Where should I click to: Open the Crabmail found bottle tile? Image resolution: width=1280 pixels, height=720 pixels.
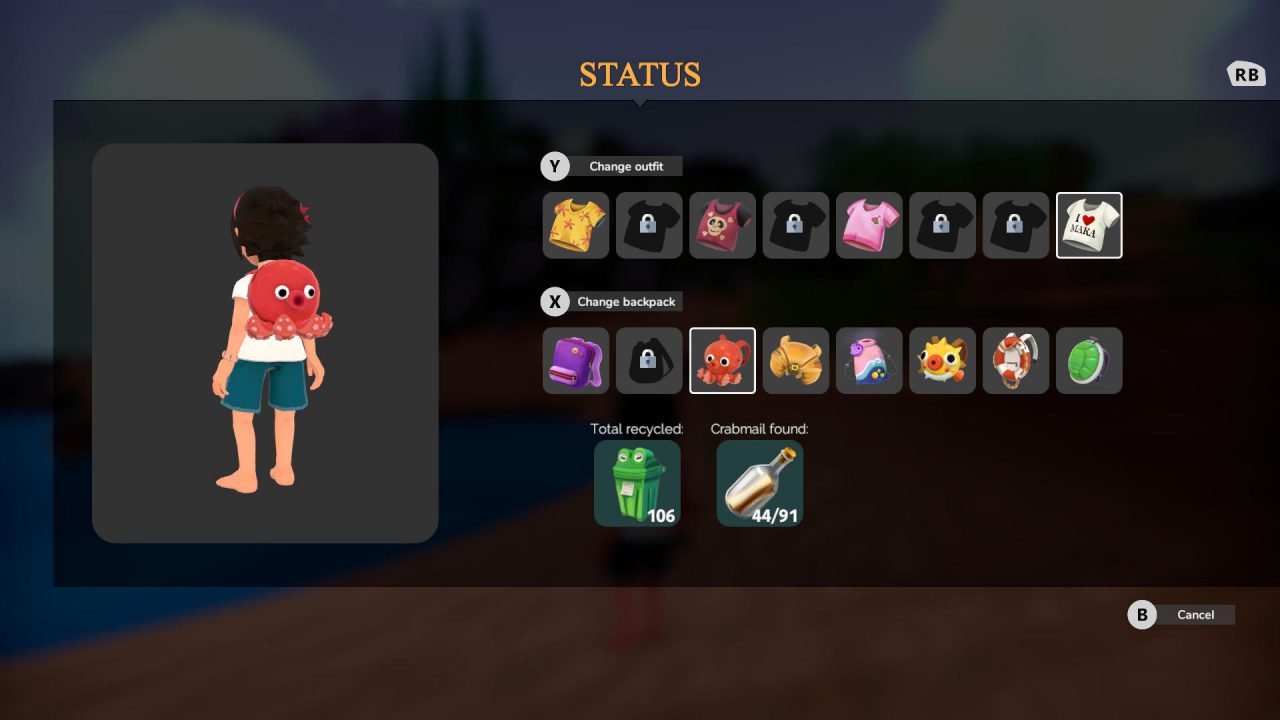[x=760, y=483]
